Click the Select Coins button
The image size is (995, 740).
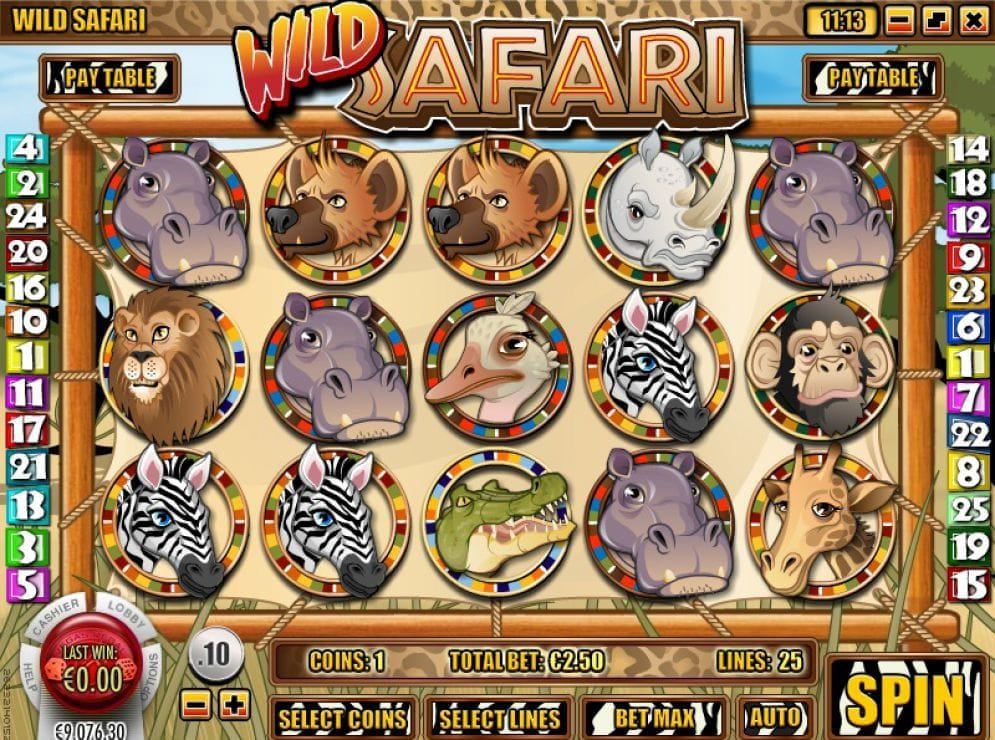pyautogui.click(x=342, y=717)
